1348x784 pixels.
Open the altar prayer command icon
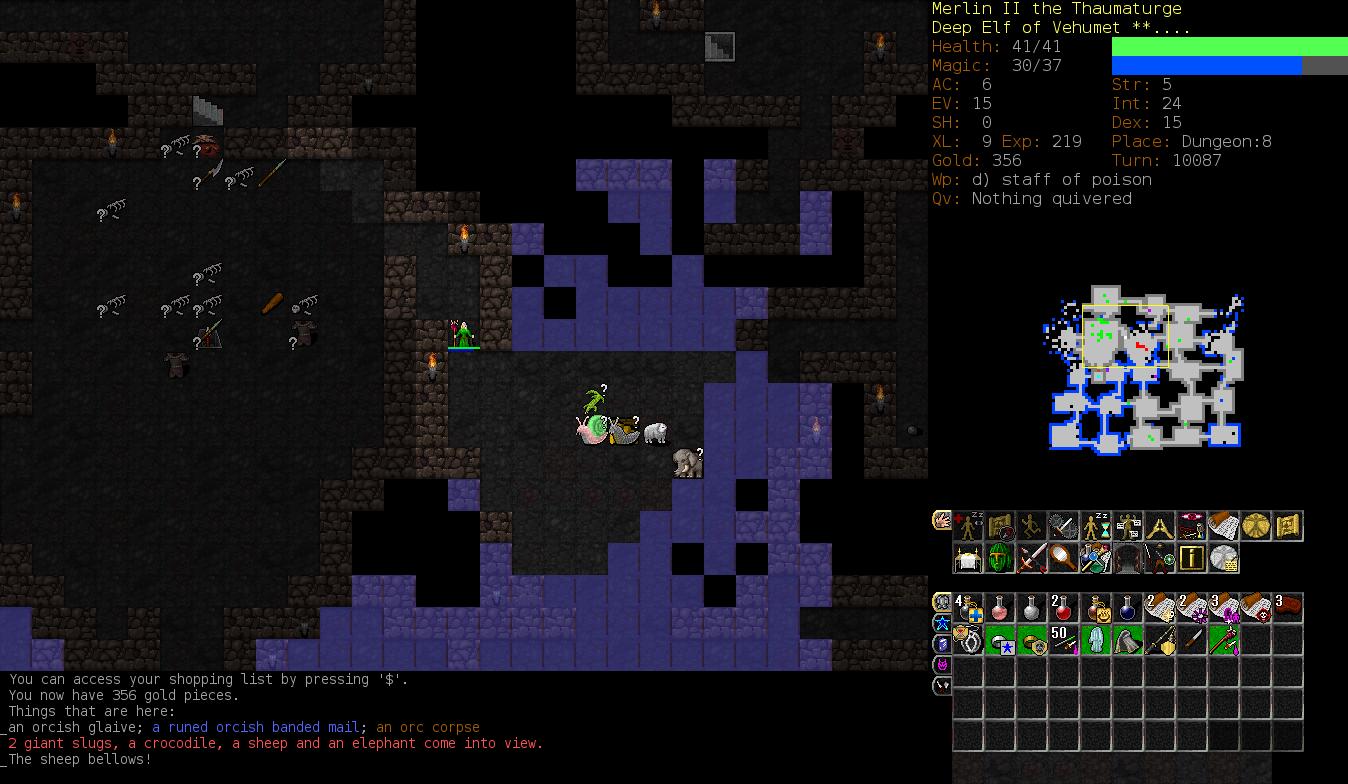point(968,558)
